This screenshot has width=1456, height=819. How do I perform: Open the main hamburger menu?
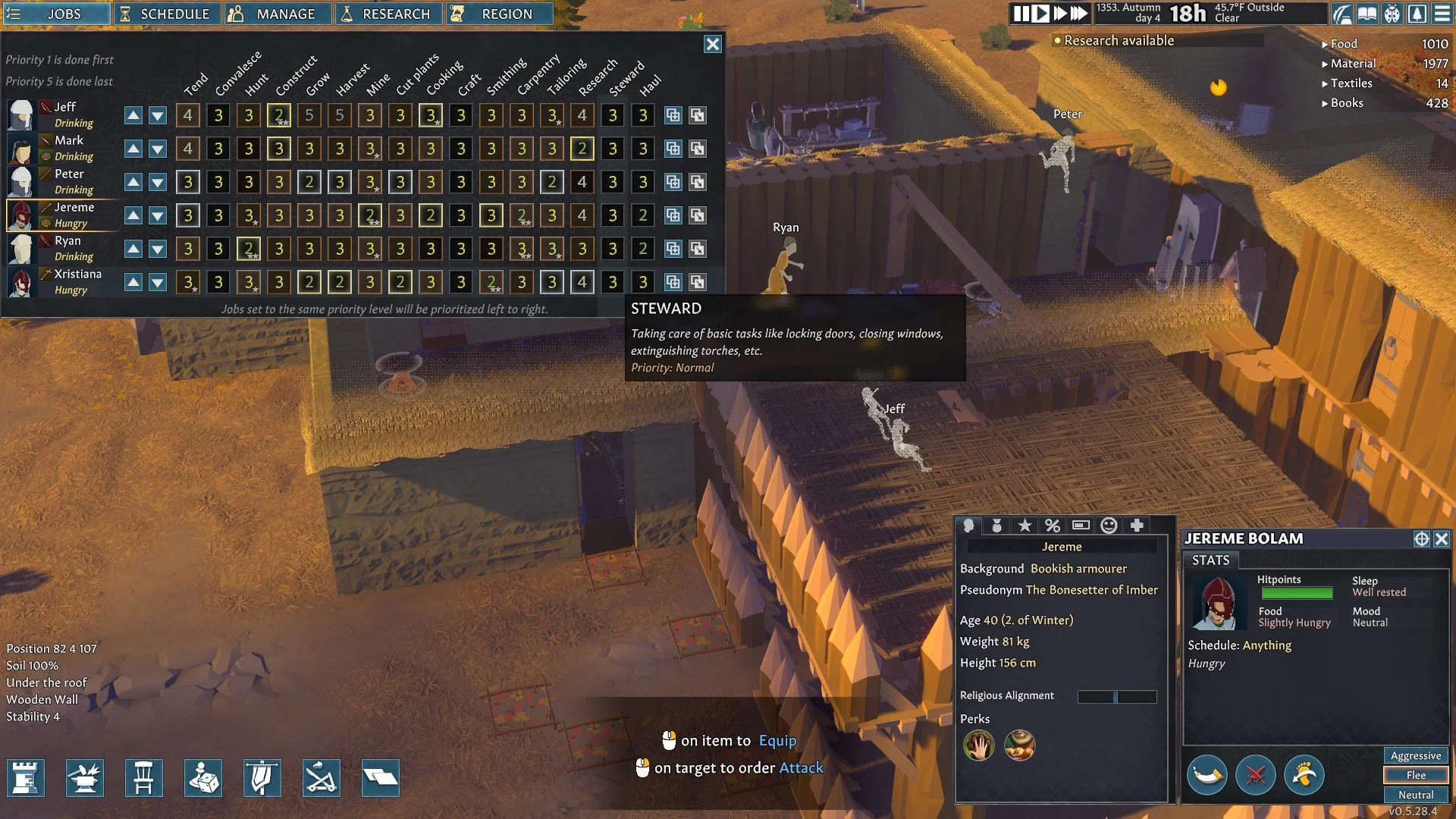(1442, 14)
